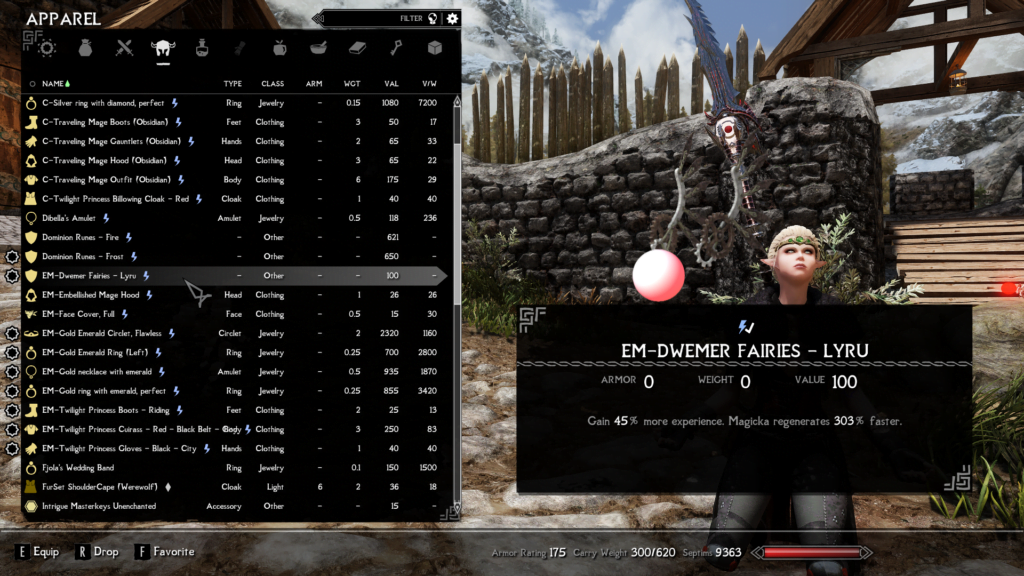The image size is (1024, 576).
Task: Open the potions category tab
Action: (202, 47)
